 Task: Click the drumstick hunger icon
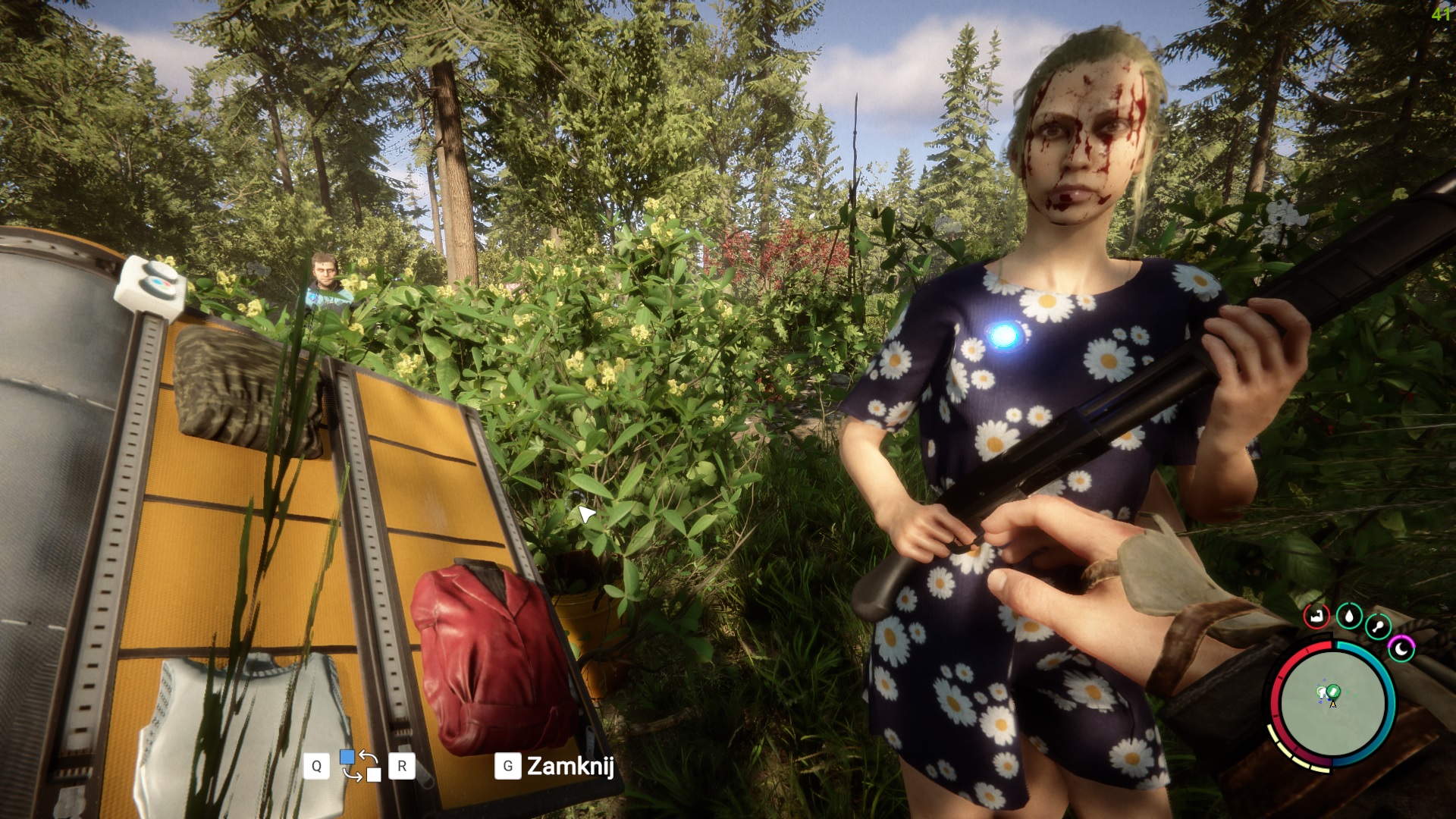coord(1378,627)
